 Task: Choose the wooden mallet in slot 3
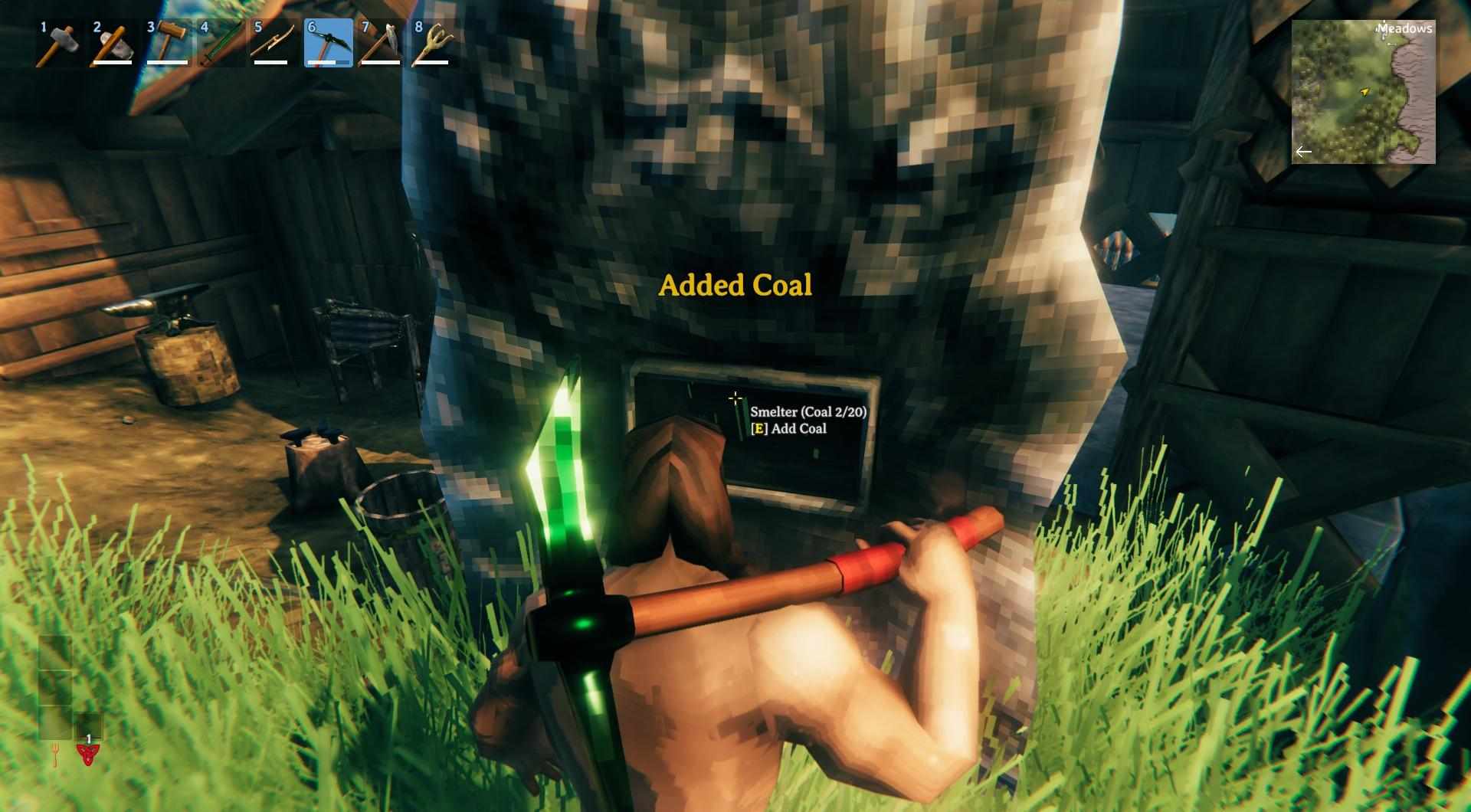coord(167,44)
